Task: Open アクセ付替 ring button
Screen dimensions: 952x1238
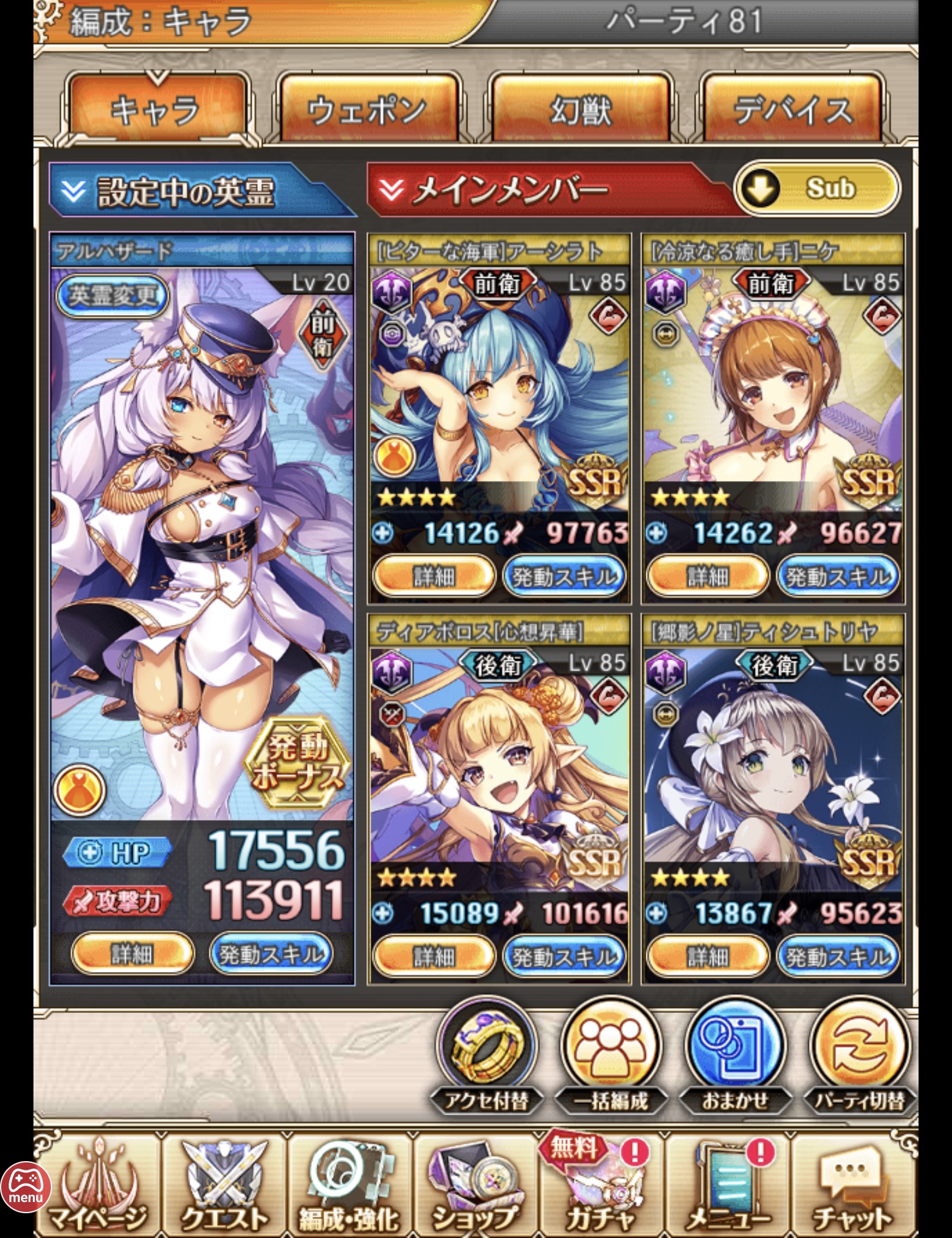Action: pos(487,1046)
